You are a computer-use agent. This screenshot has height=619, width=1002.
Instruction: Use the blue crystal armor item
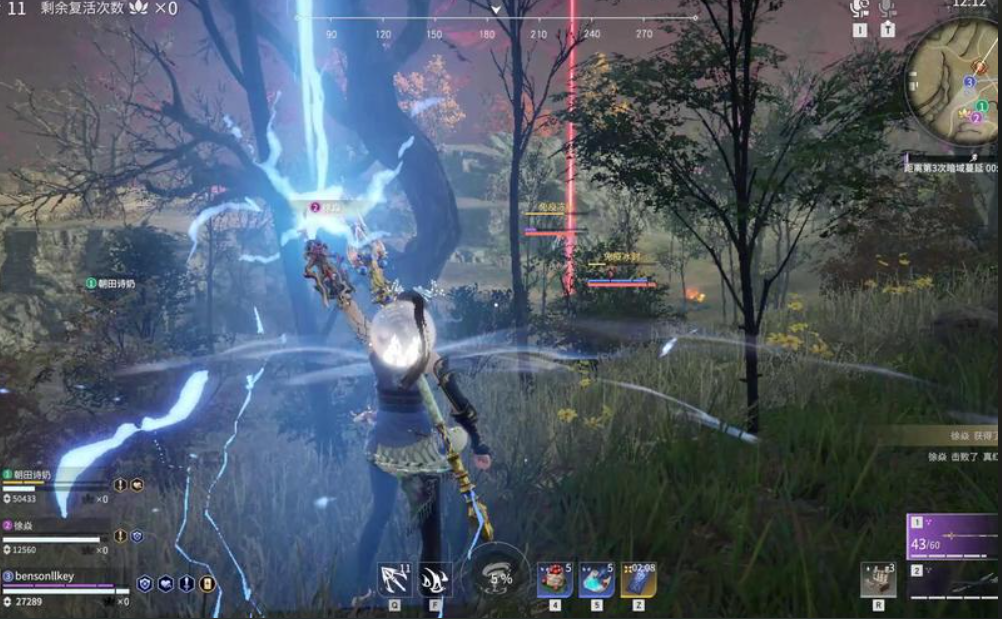point(597,580)
